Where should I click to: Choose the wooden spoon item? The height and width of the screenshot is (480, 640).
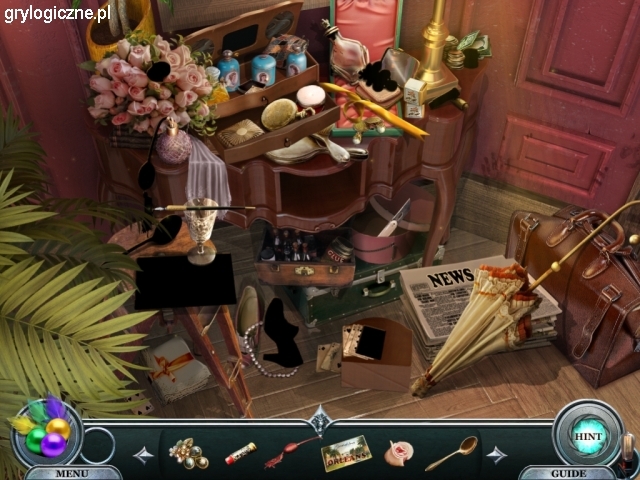pyautogui.click(x=451, y=453)
